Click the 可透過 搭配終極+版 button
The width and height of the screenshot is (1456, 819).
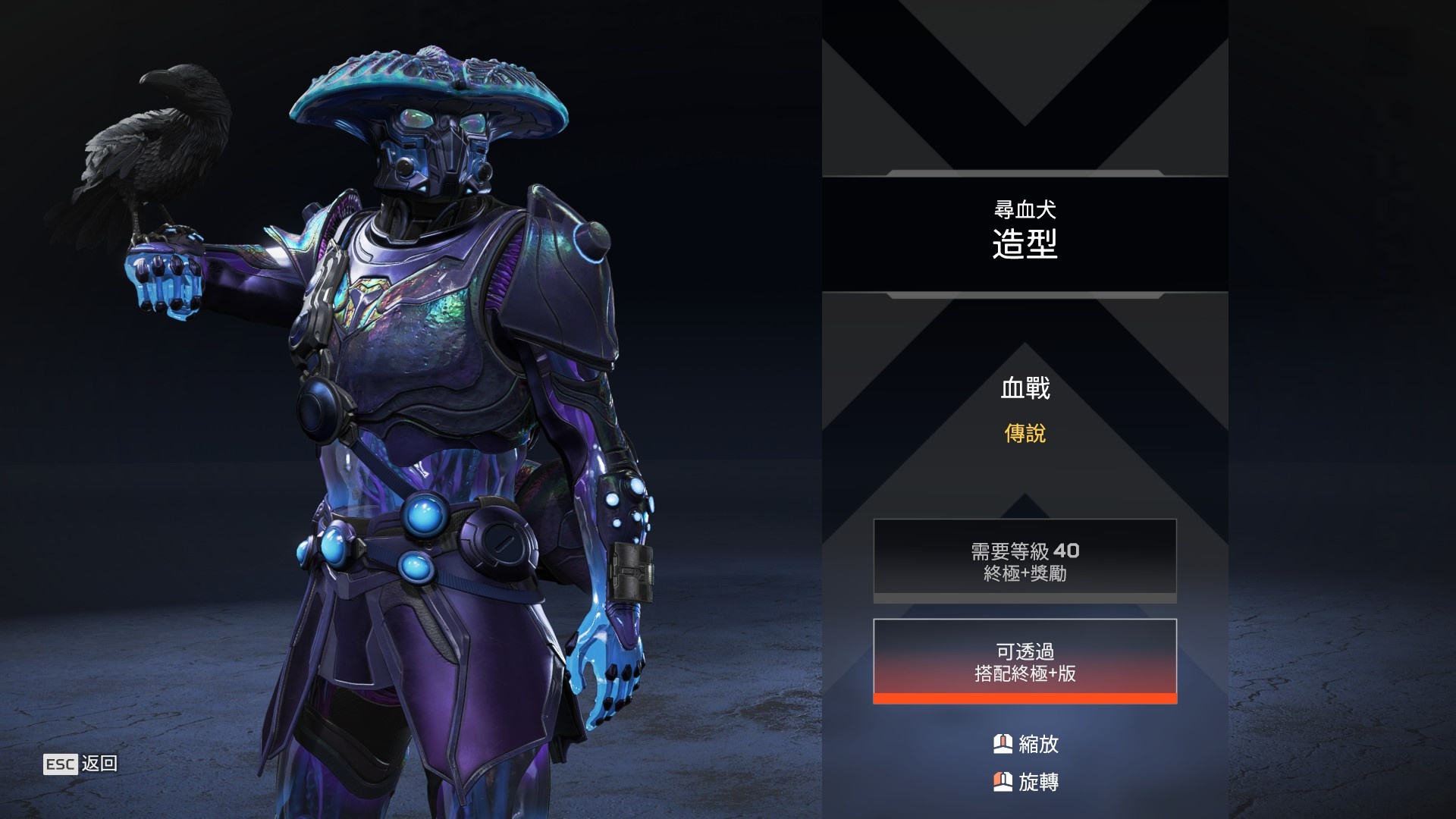[1025, 661]
